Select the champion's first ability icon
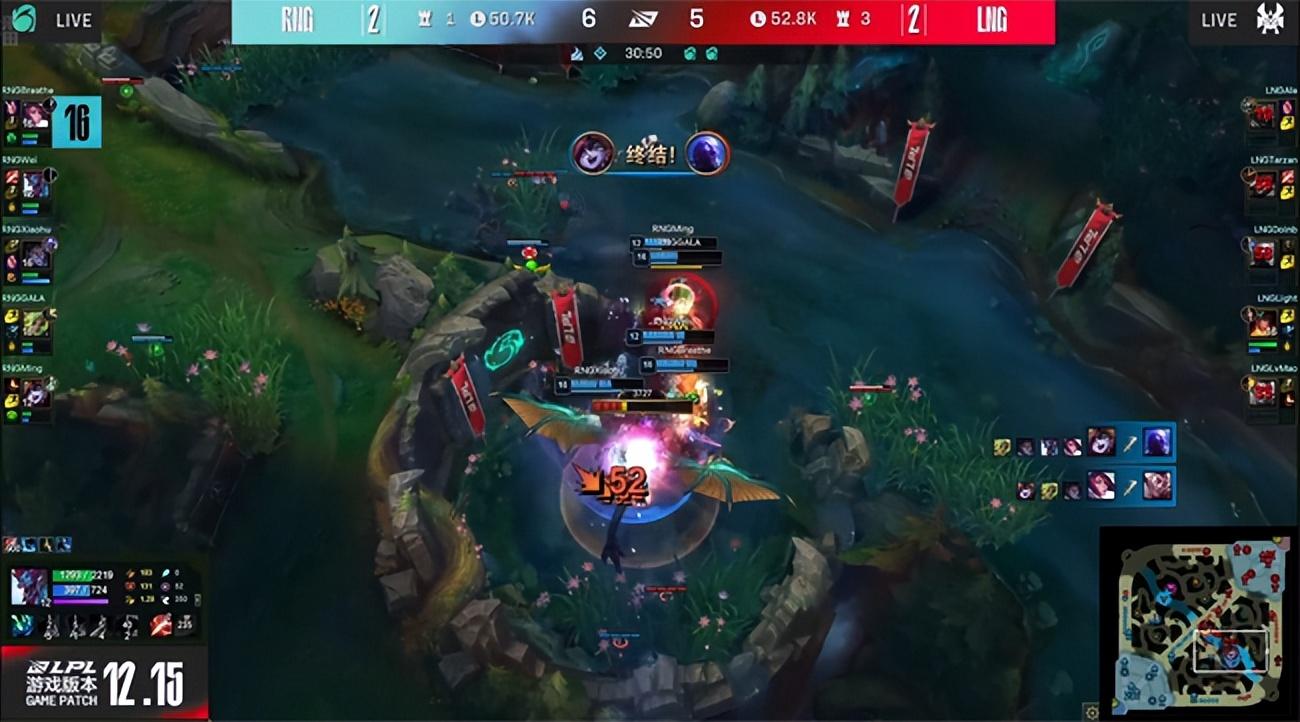Image resolution: width=1300 pixels, height=722 pixels. pos(20,626)
